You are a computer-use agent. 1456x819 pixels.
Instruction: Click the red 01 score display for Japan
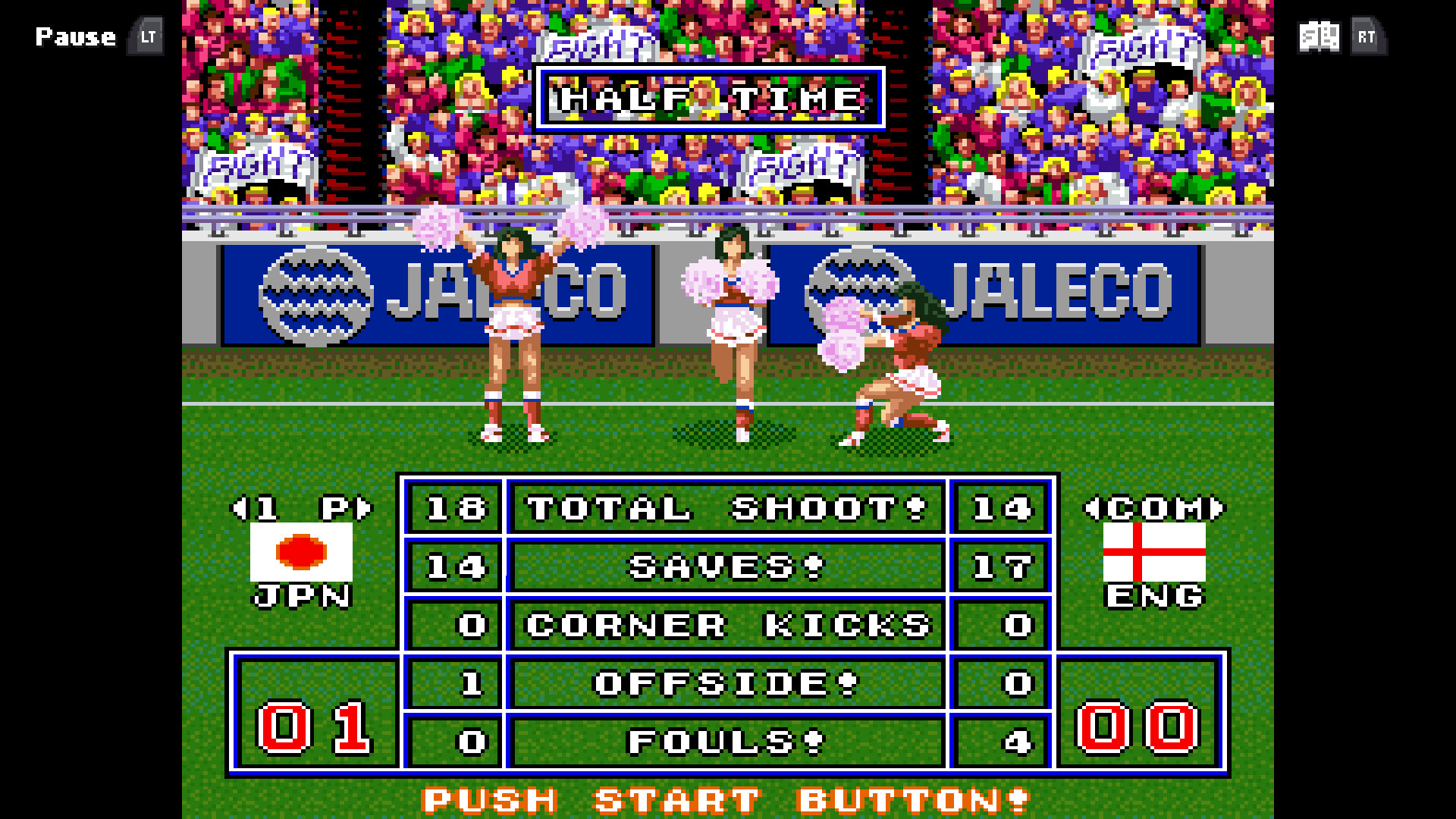pyautogui.click(x=312, y=730)
